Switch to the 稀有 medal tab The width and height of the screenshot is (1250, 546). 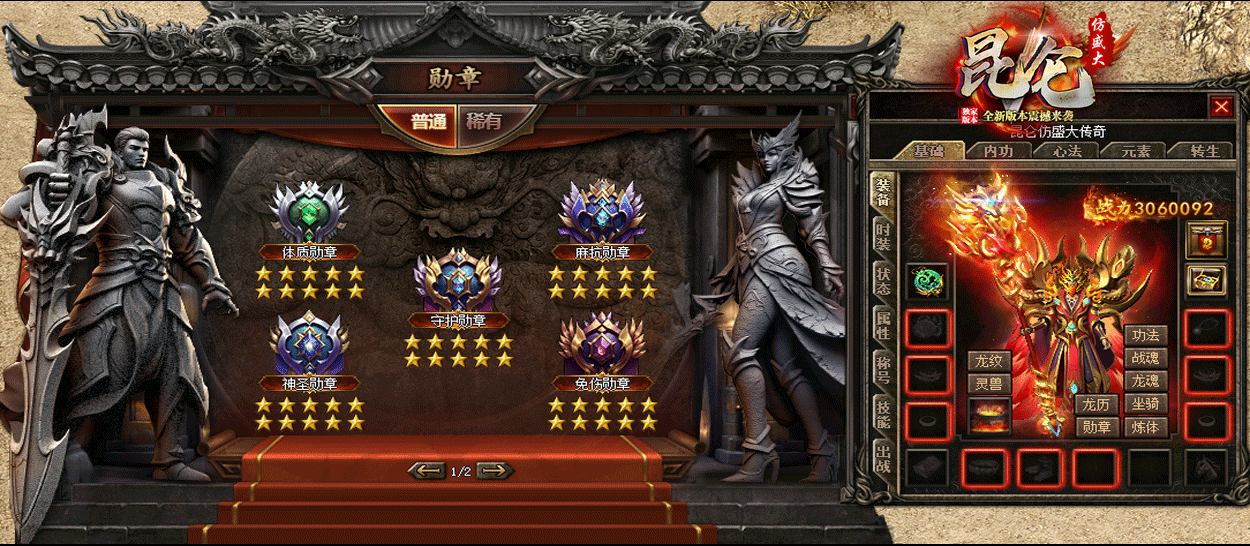[x=485, y=123]
